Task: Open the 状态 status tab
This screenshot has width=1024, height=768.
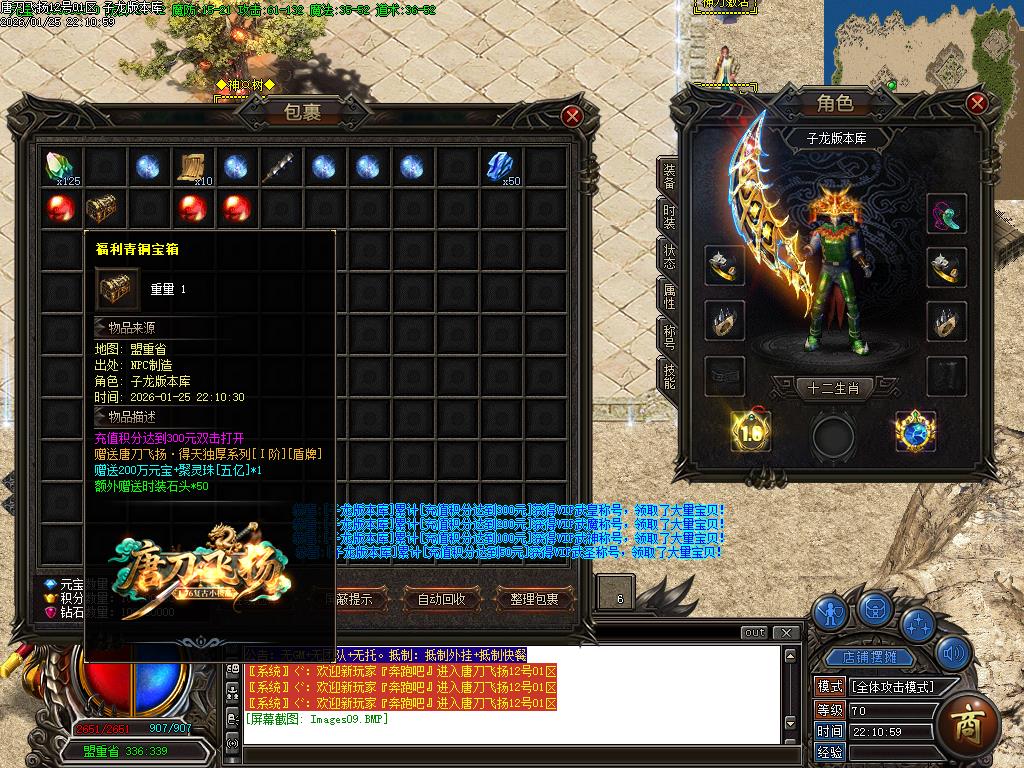Action: coord(669,255)
